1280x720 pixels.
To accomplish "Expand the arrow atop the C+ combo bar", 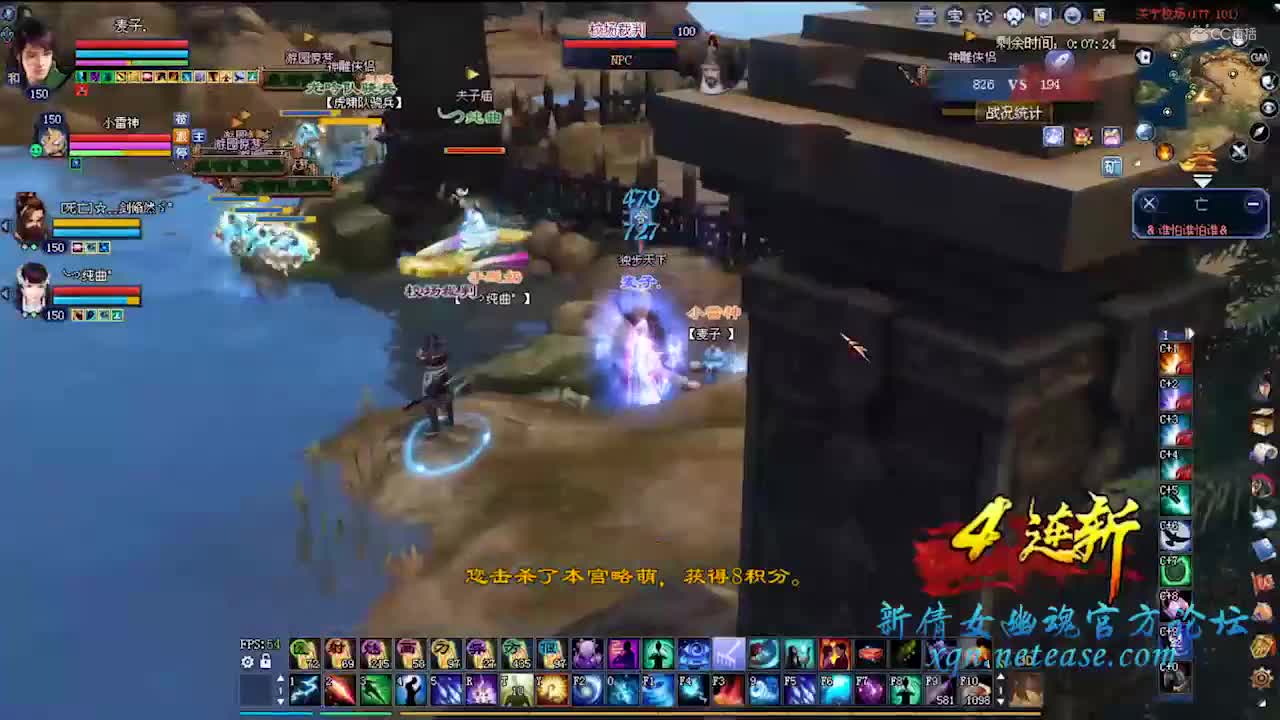I will point(1190,334).
